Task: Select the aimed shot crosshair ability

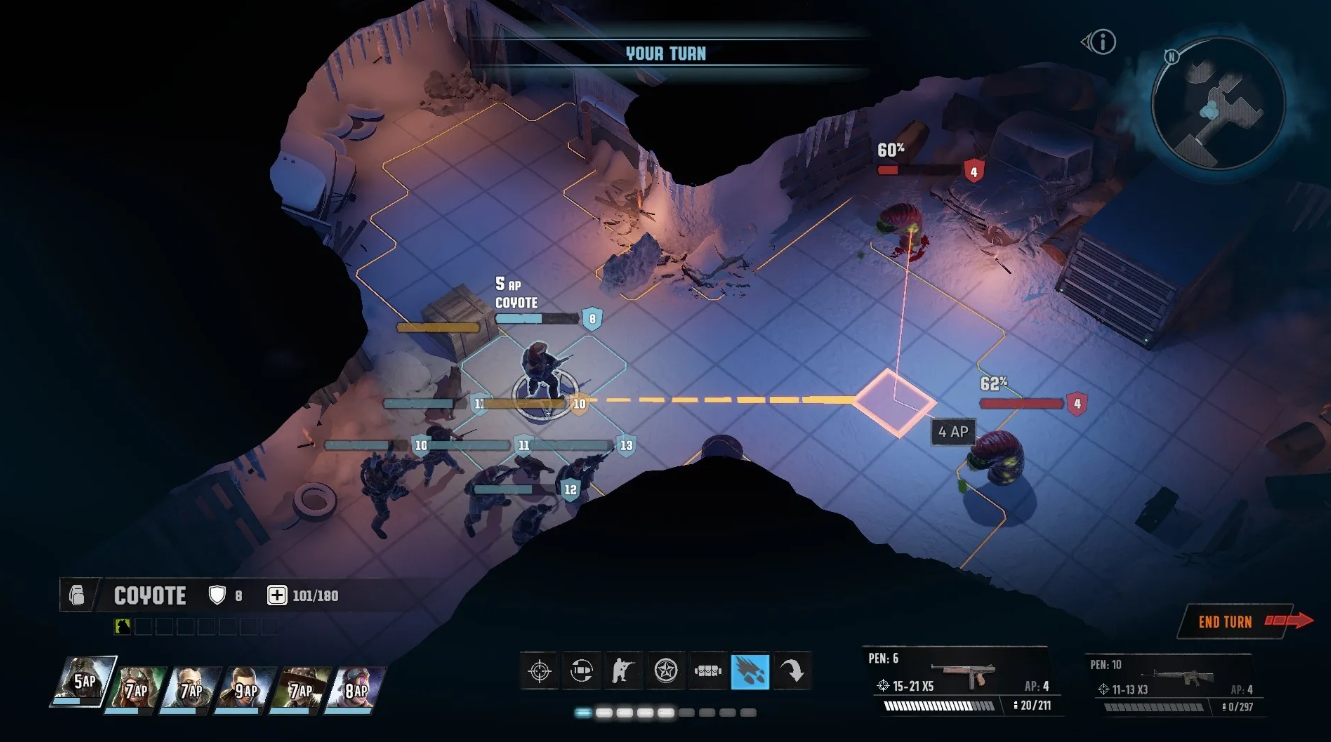Action: pyautogui.click(x=539, y=672)
